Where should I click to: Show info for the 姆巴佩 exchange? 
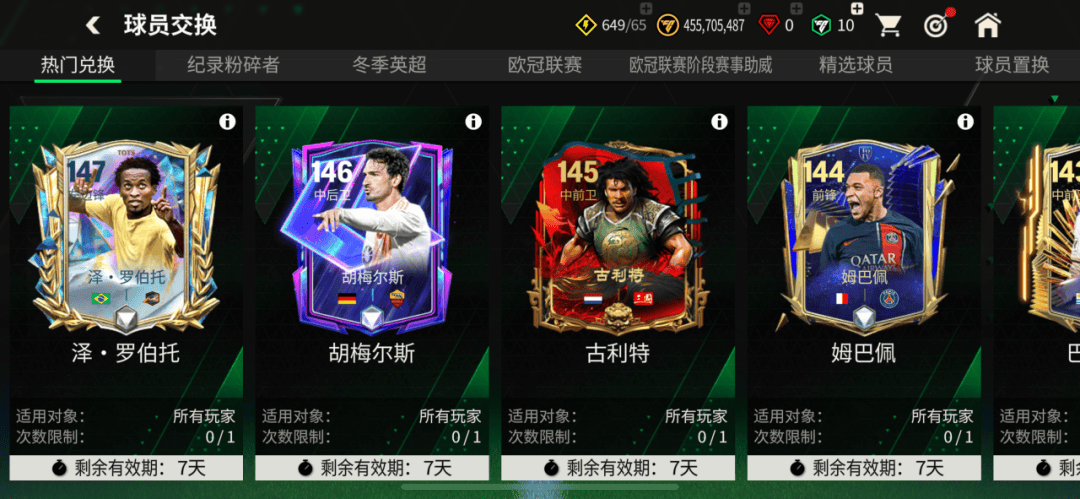click(x=965, y=122)
